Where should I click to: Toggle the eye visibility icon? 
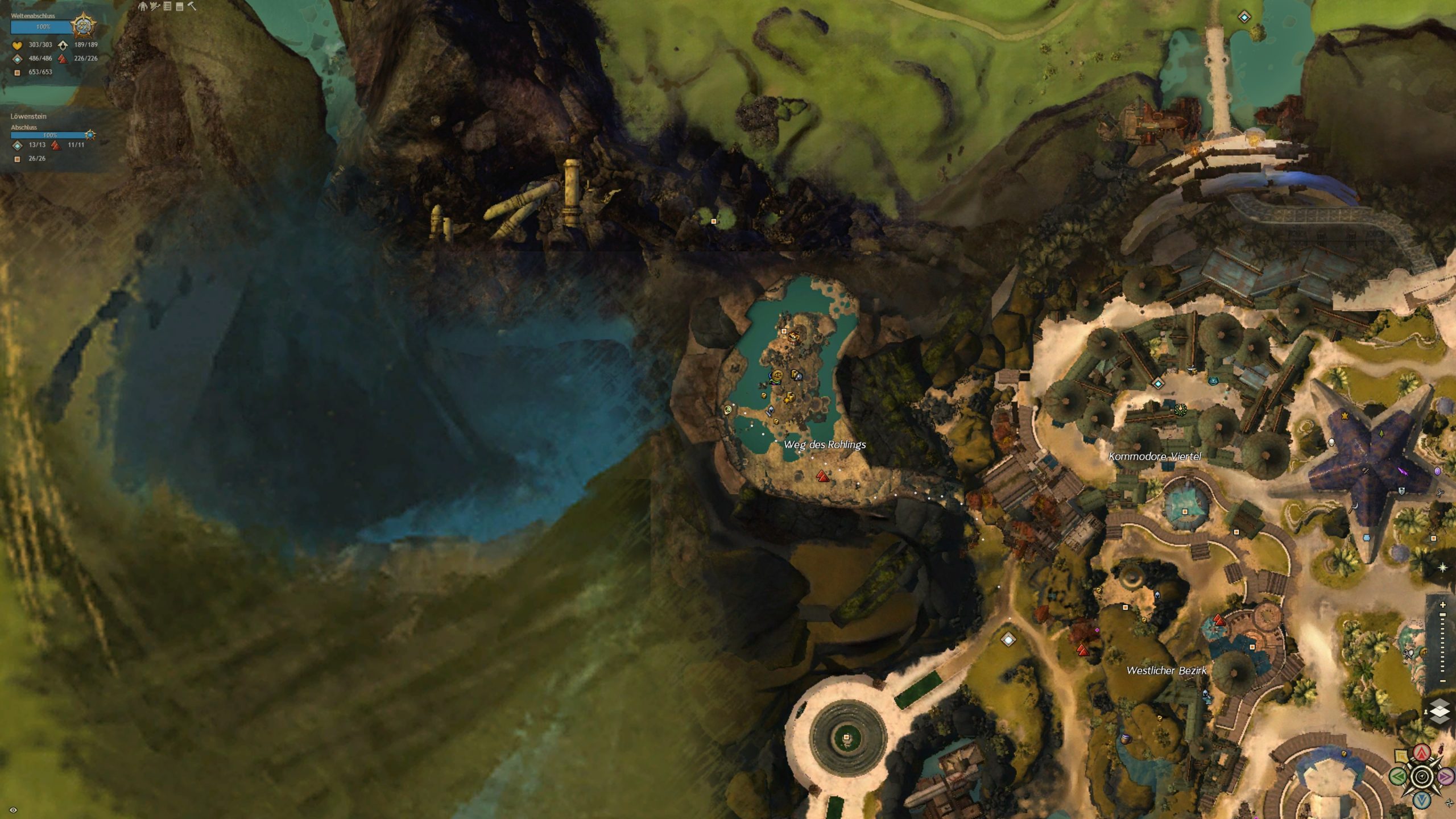pos(14,810)
